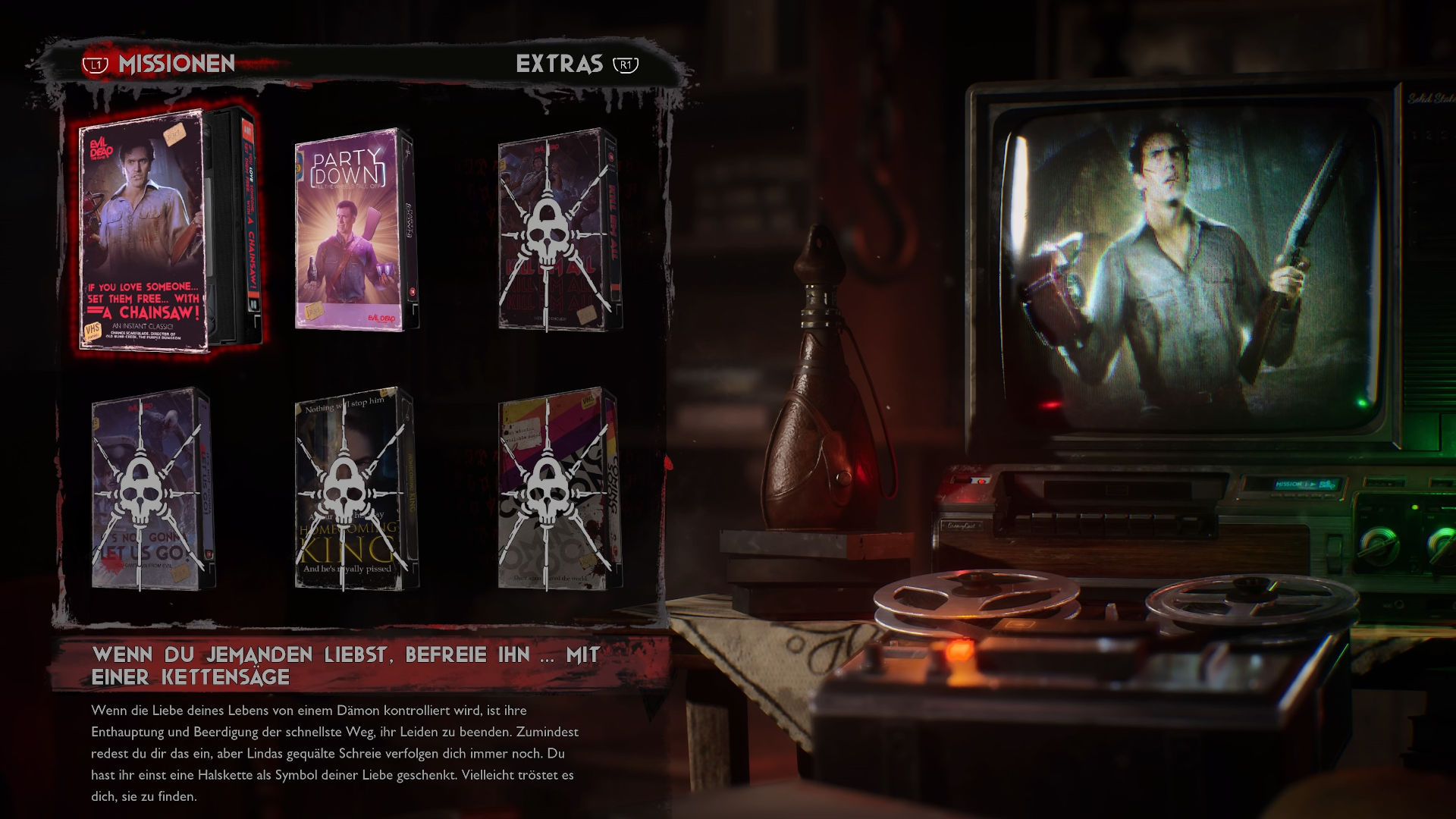Choose the Party Down mission tape
Screen dimensions: 1456x819
355,230
